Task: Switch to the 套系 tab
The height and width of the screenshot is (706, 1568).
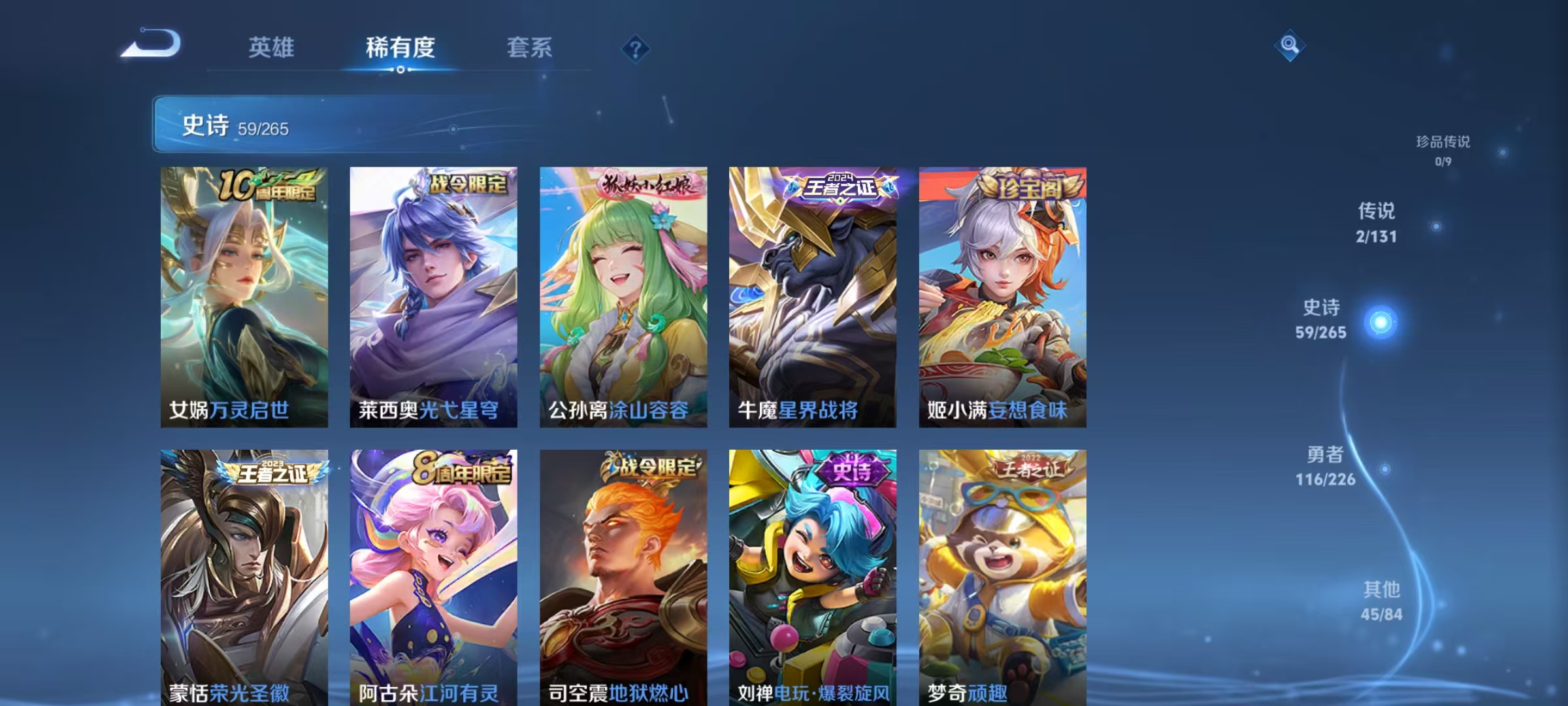Action: pos(529,48)
